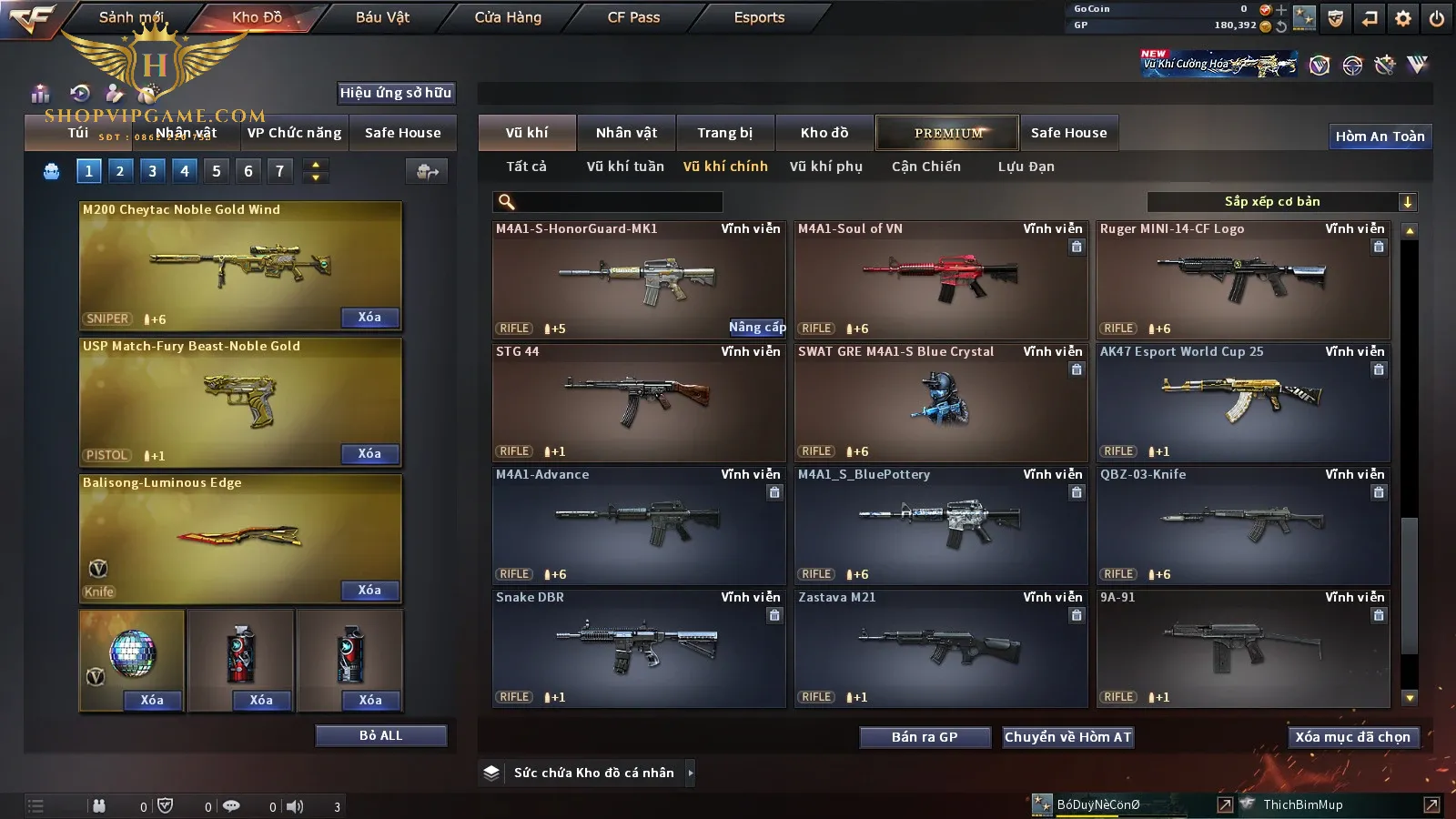Image resolution: width=1456 pixels, height=819 pixels.
Task: Open the Esports menu
Action: pos(759,17)
